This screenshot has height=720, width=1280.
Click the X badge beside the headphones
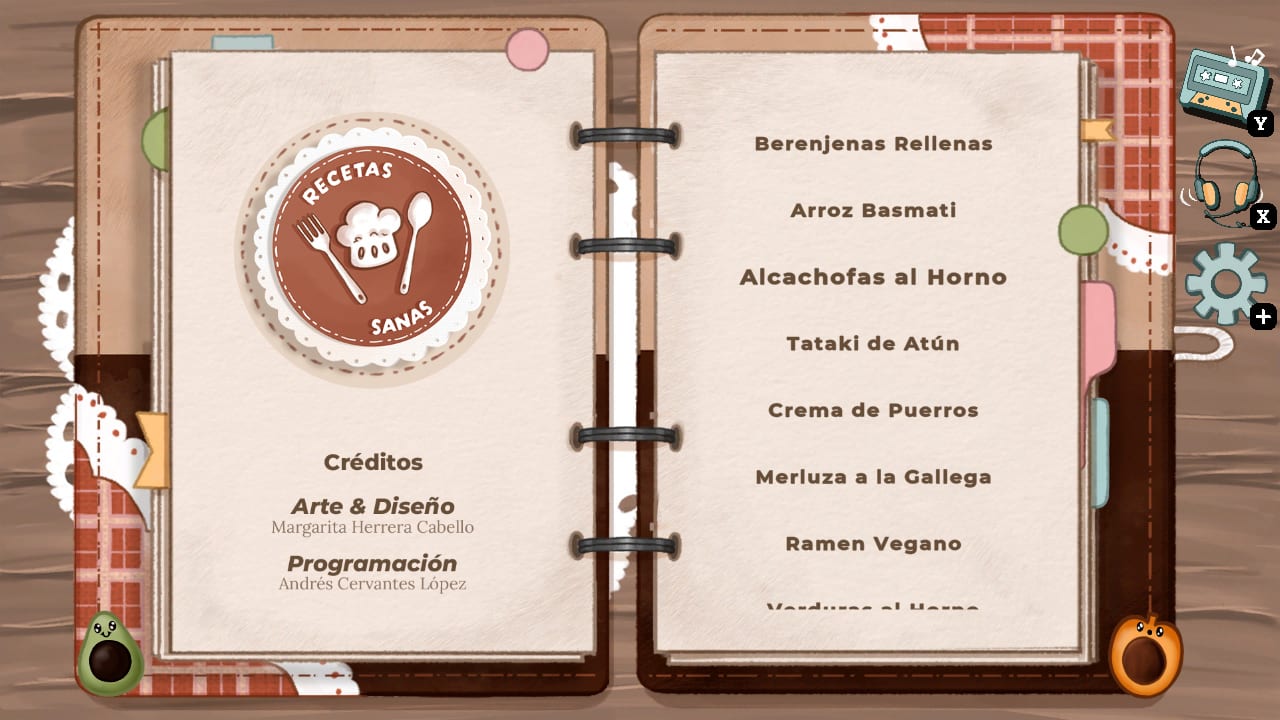[x=1262, y=216]
